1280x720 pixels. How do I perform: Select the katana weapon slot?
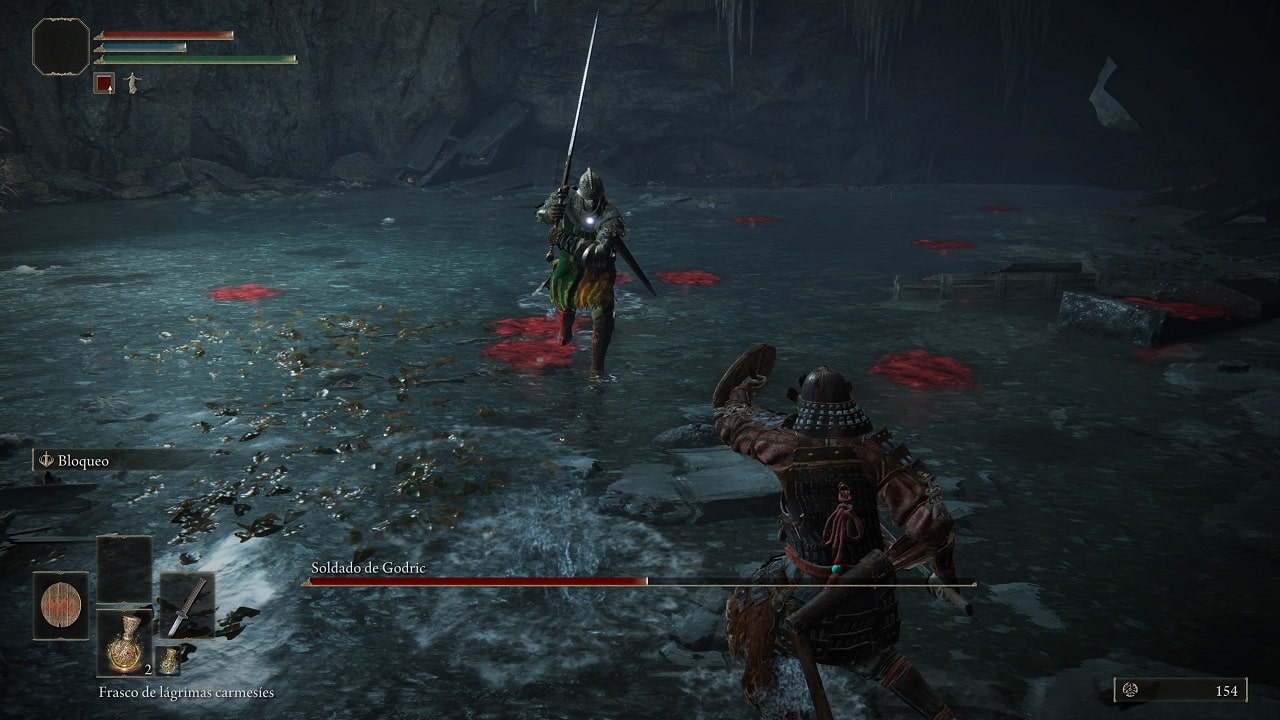pyautogui.click(x=187, y=606)
